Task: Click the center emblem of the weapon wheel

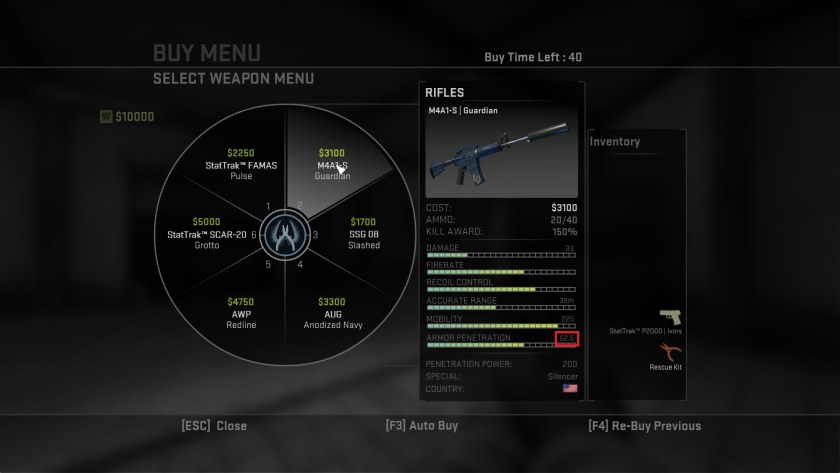Action: (x=286, y=236)
